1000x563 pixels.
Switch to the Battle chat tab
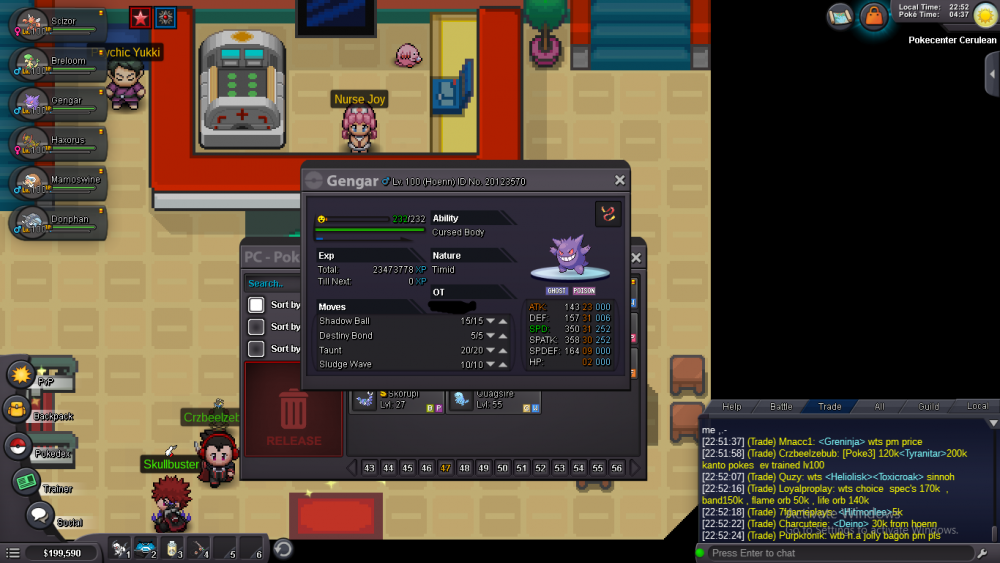coord(781,407)
